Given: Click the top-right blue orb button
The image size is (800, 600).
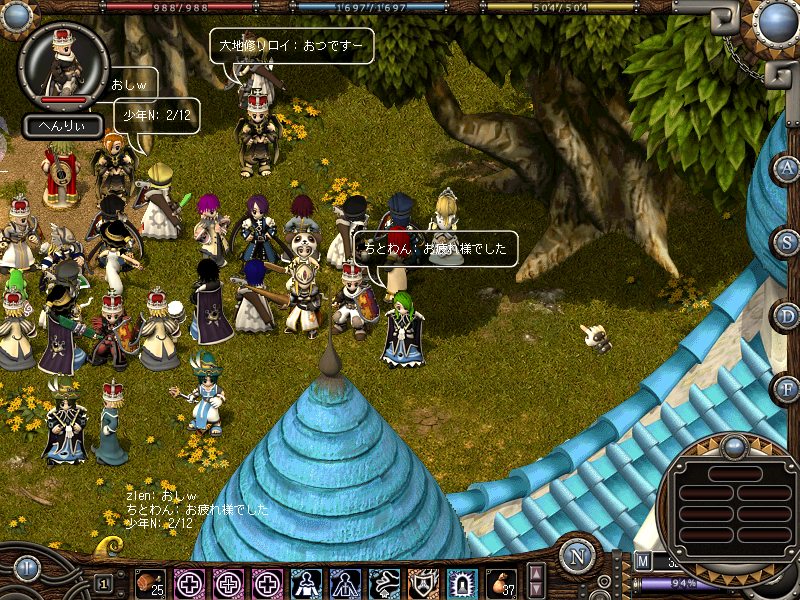Looking at the screenshot, I should point(775,20).
